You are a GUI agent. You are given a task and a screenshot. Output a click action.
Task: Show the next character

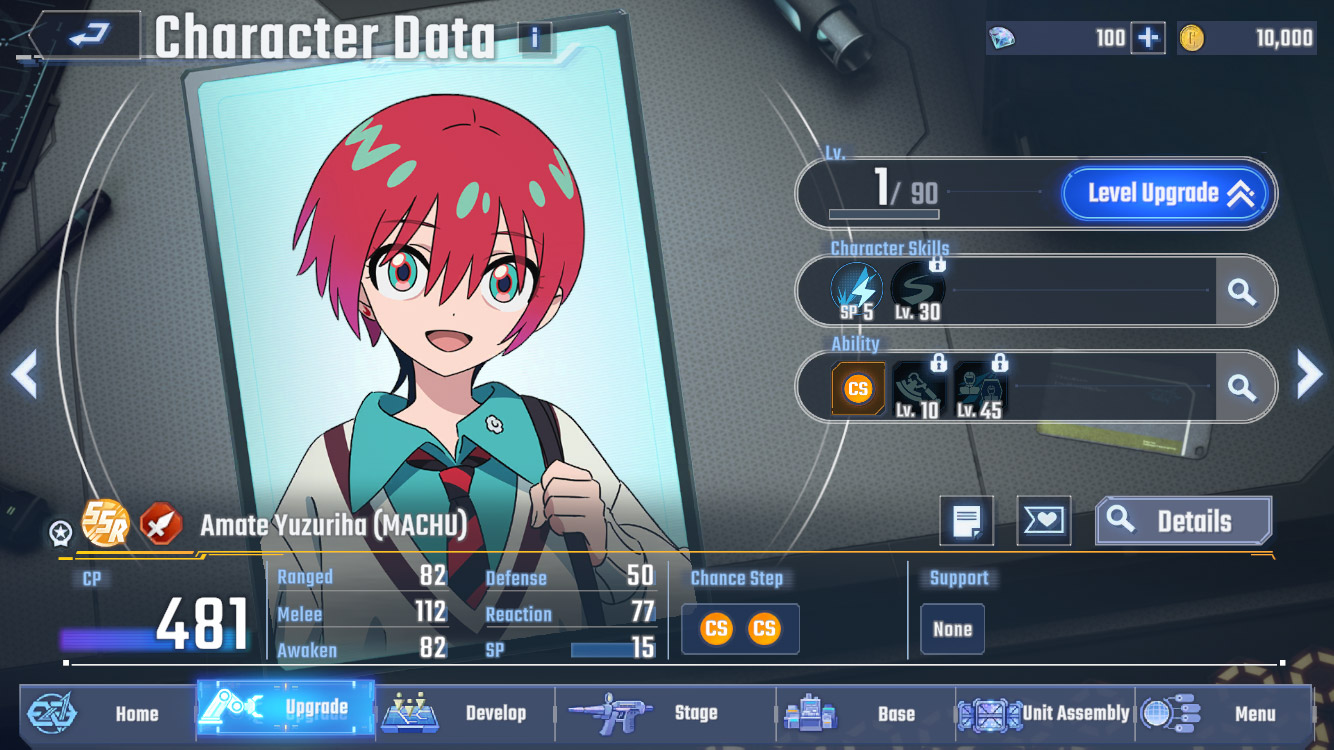click(1309, 374)
